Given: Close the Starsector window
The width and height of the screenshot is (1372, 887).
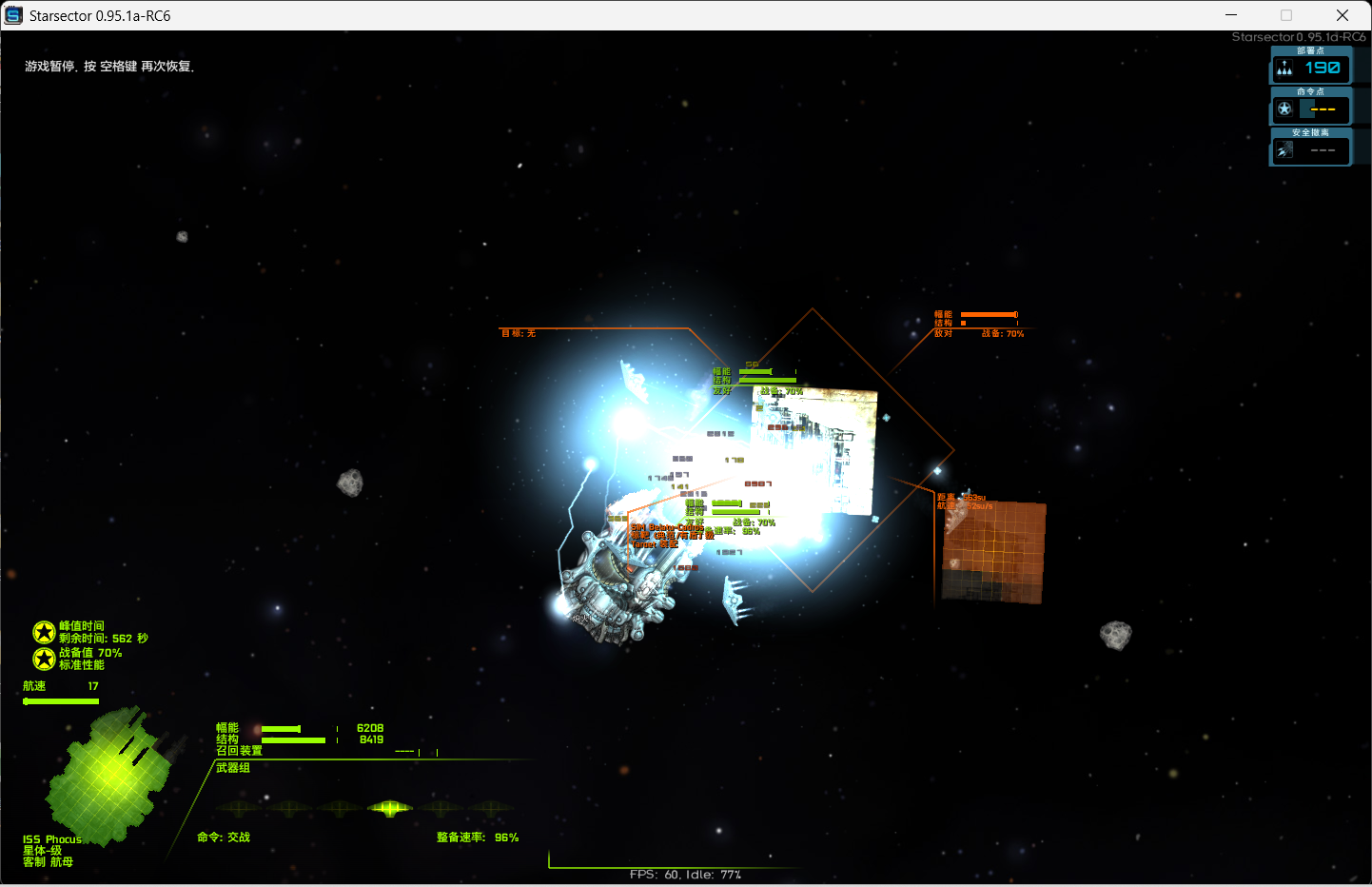Looking at the screenshot, I should [x=1343, y=15].
